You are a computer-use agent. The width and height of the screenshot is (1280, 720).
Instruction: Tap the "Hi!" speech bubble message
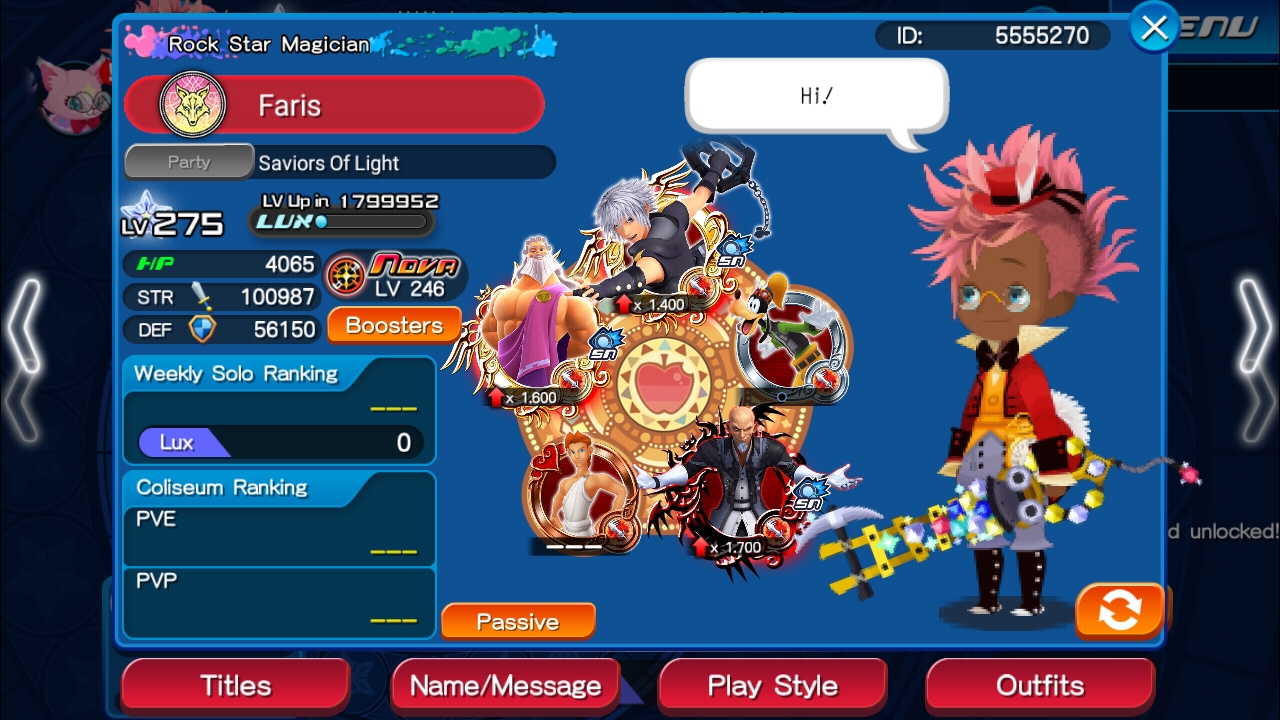tap(816, 96)
